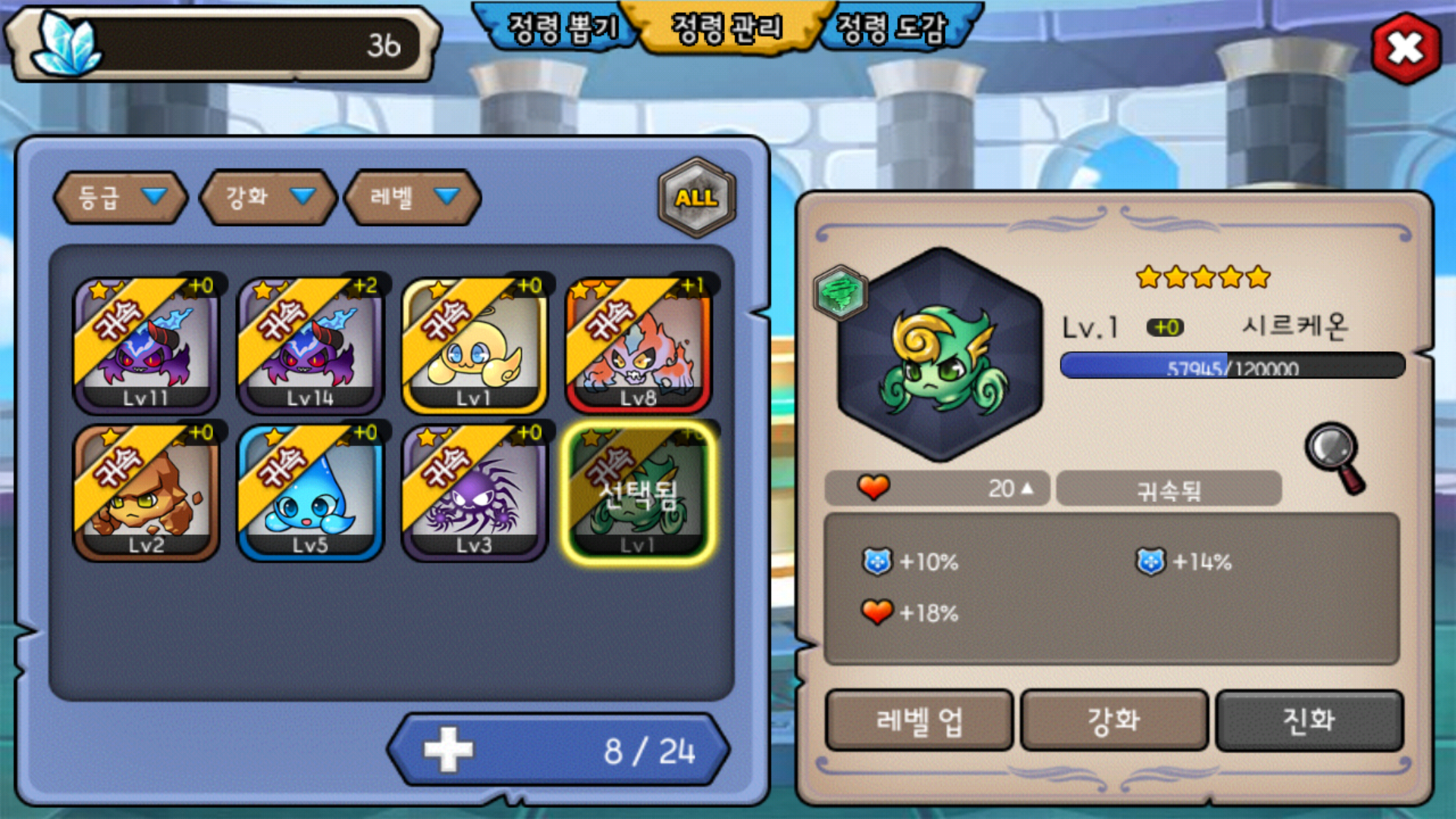
Task: Choose the Lv5 blue water drop spirit
Action: pyautogui.click(x=310, y=492)
